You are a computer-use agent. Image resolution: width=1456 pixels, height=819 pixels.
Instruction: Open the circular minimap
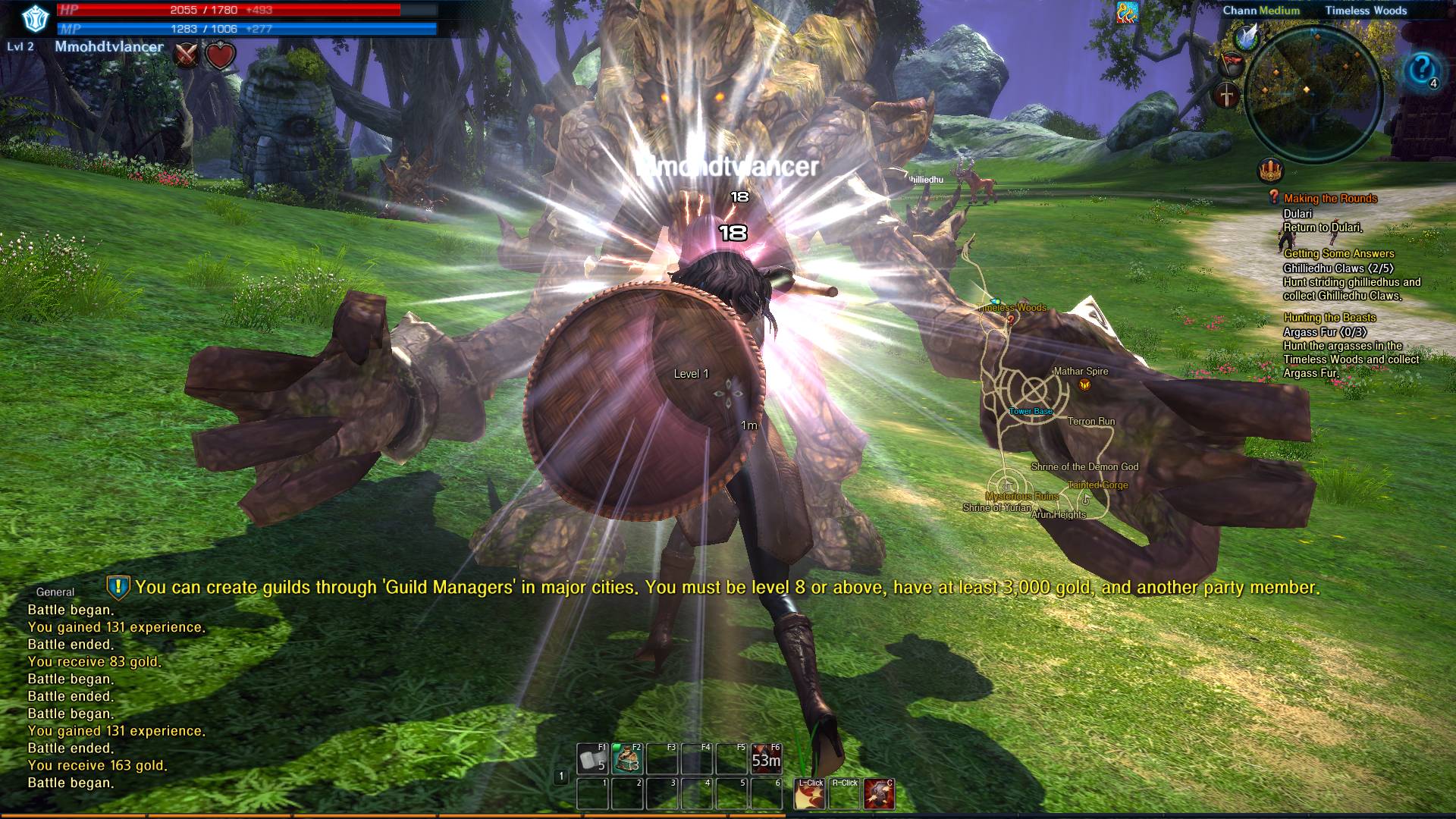tap(1313, 95)
